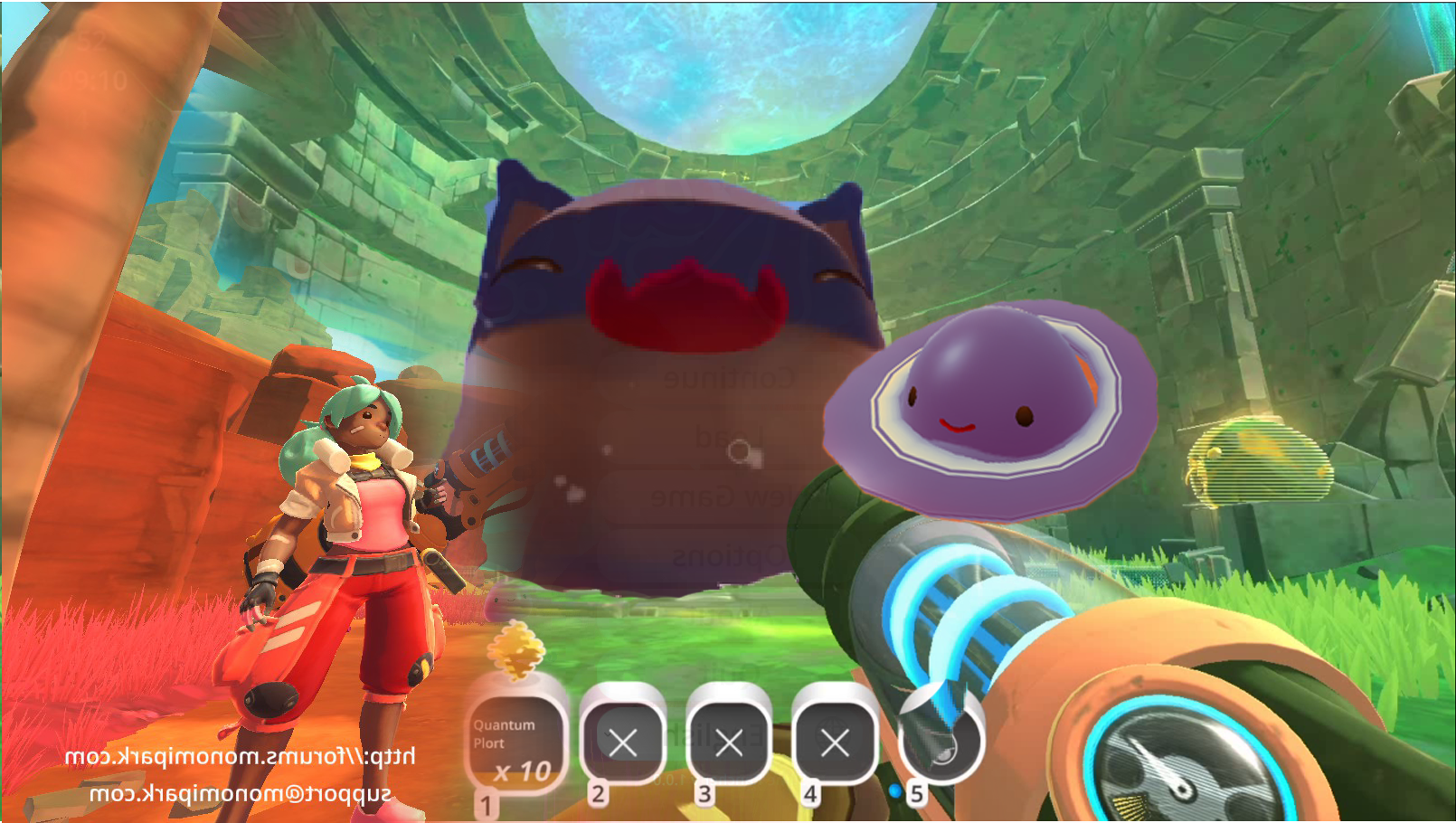
Task: Click the support@monomipark.com email link
Action: tap(240, 794)
